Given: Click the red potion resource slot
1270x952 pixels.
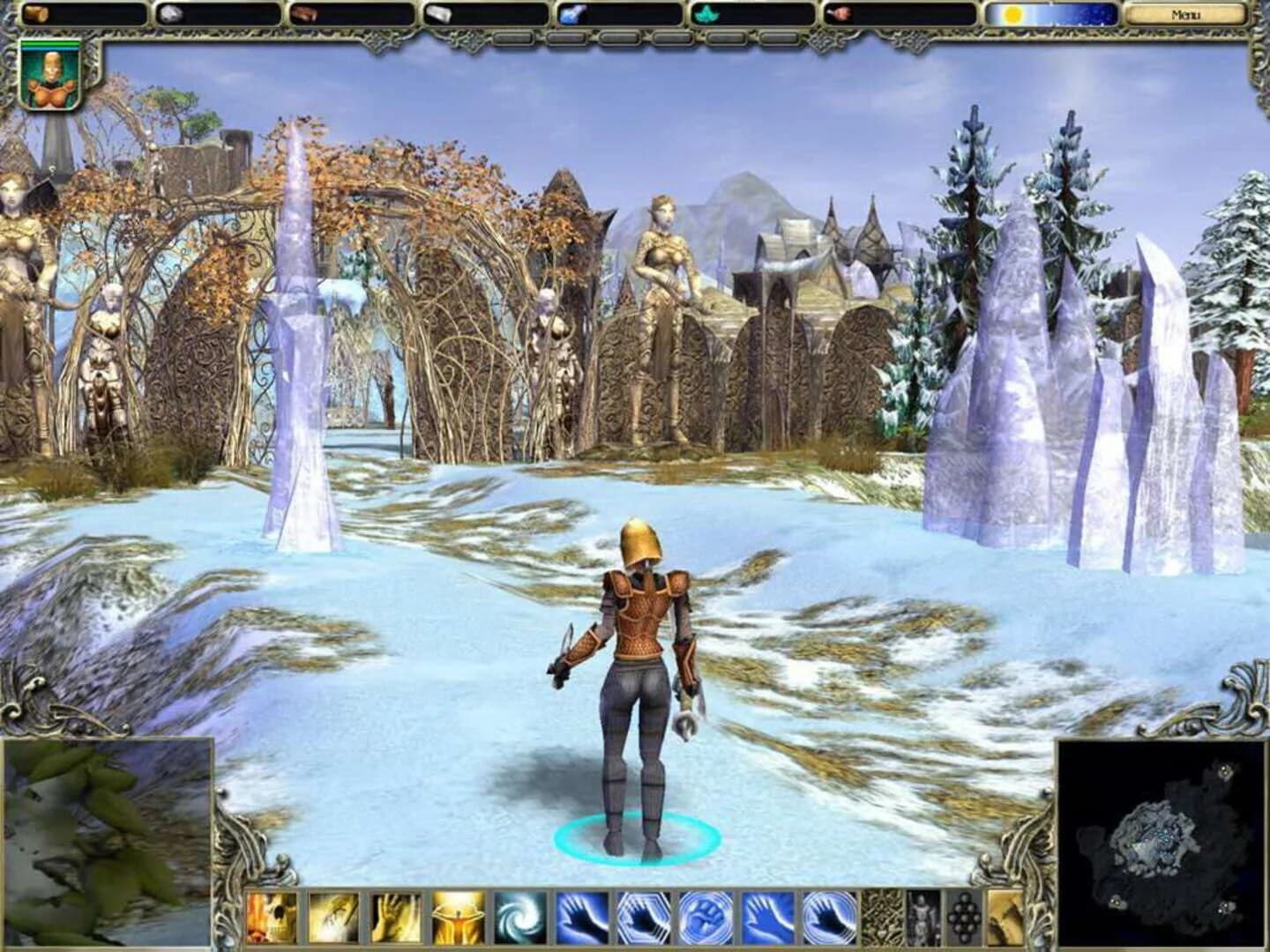Looking at the screenshot, I should (x=838, y=13).
